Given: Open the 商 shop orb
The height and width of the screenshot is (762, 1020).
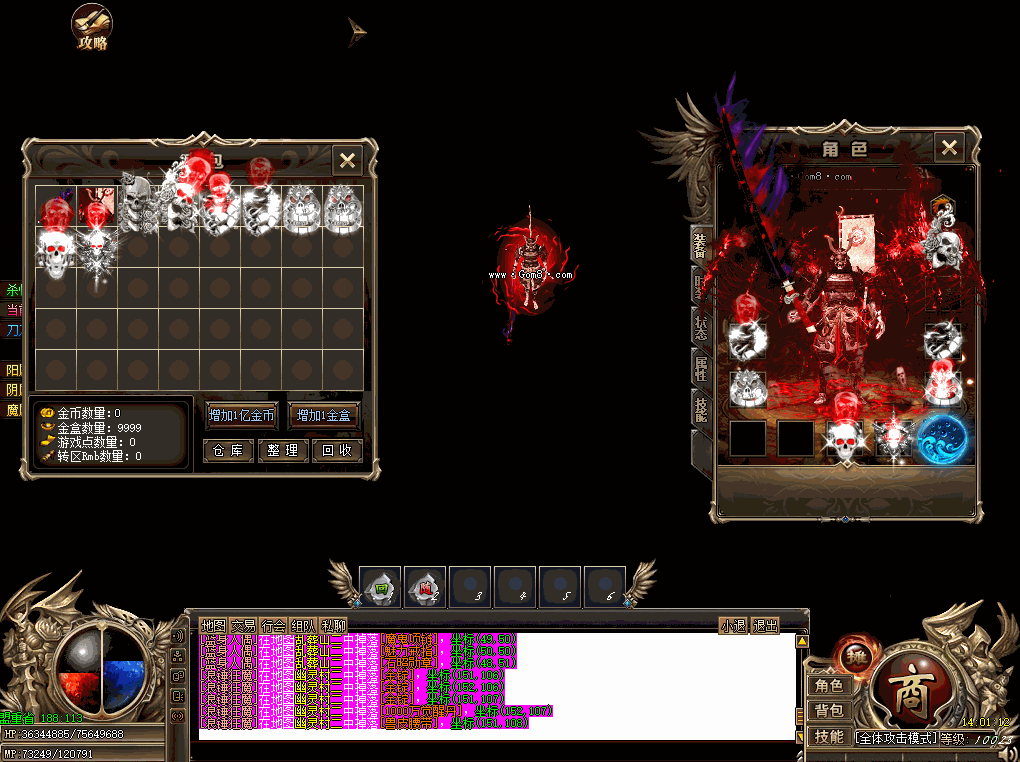Looking at the screenshot, I should click(913, 690).
